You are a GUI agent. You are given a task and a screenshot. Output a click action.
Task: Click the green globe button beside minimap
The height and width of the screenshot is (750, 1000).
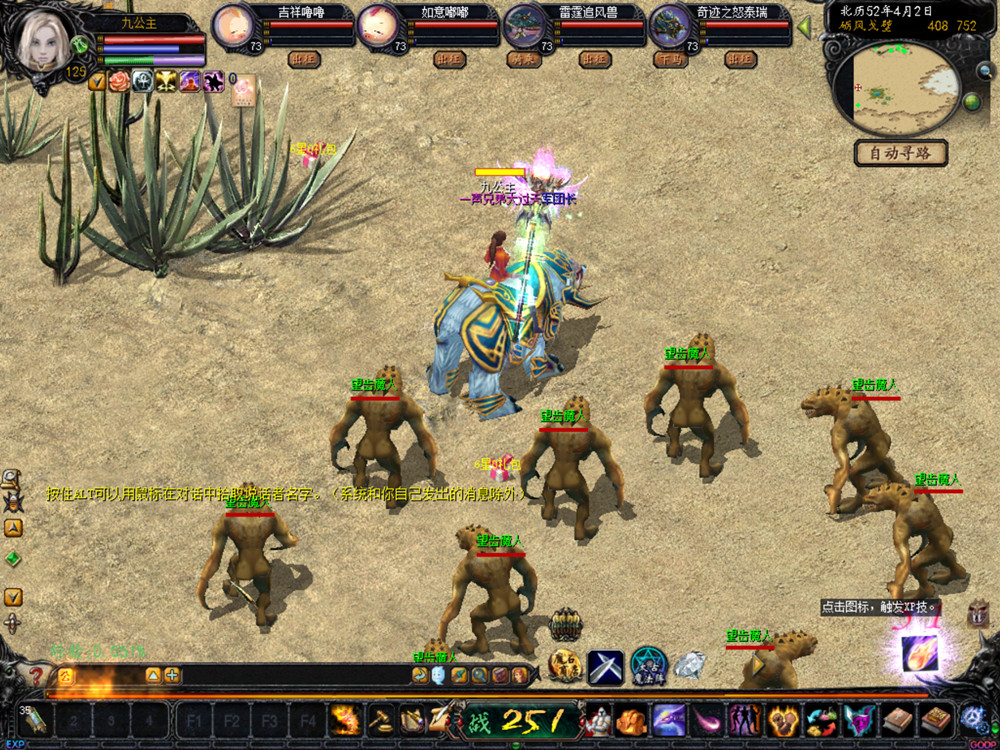pos(971,102)
